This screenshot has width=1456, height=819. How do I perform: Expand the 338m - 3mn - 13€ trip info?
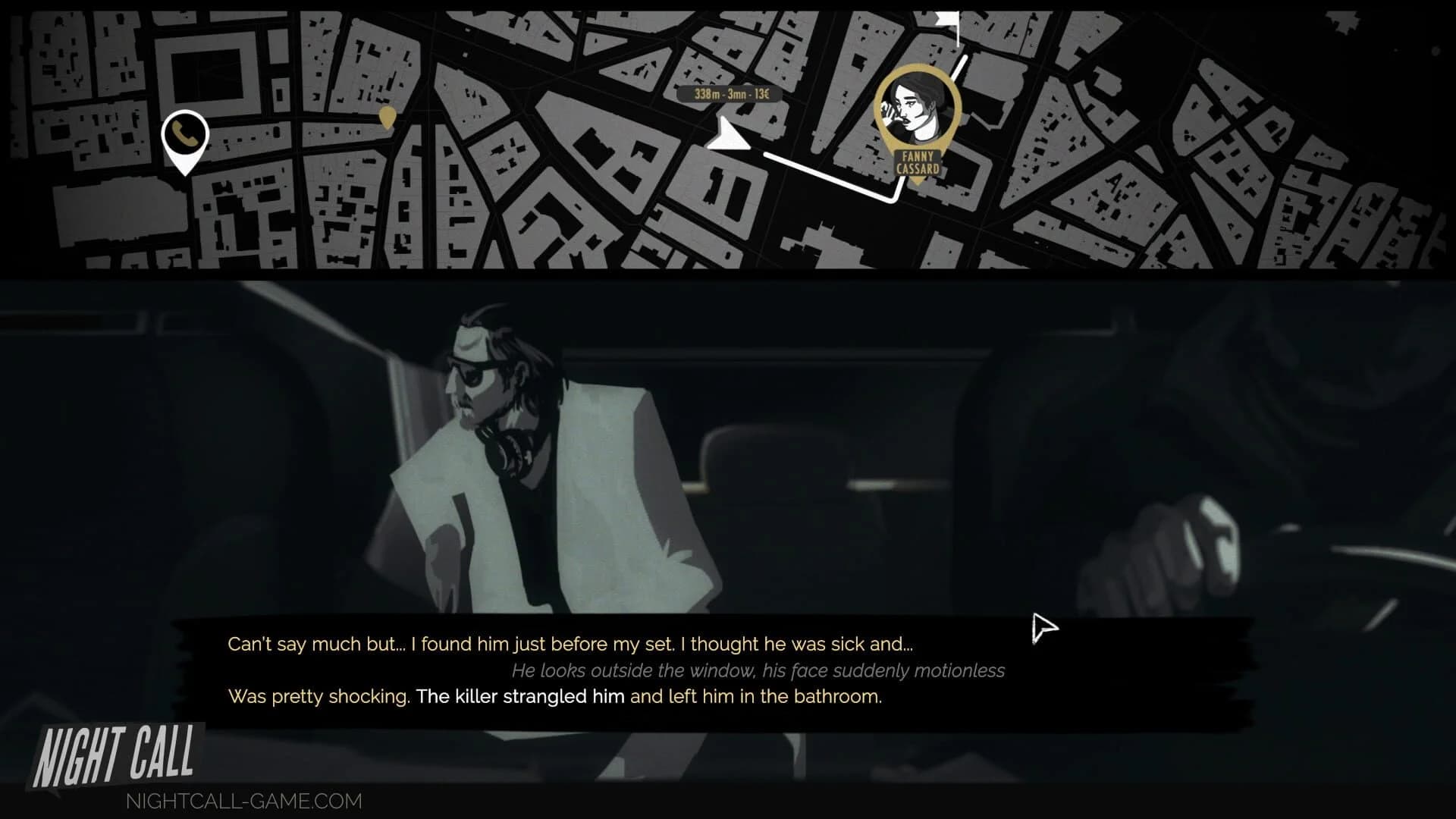(730, 95)
